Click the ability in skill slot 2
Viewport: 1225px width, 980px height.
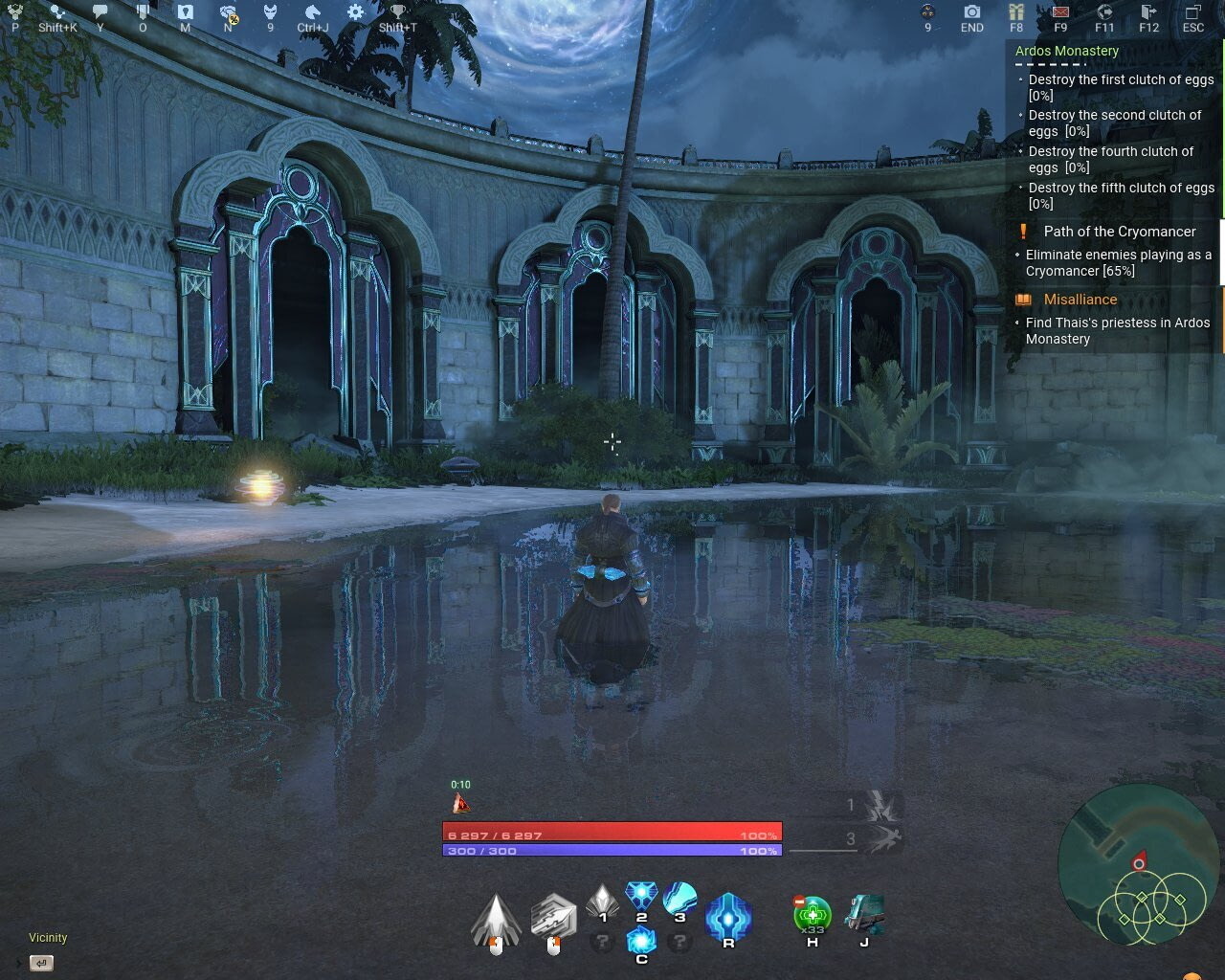[x=639, y=898]
